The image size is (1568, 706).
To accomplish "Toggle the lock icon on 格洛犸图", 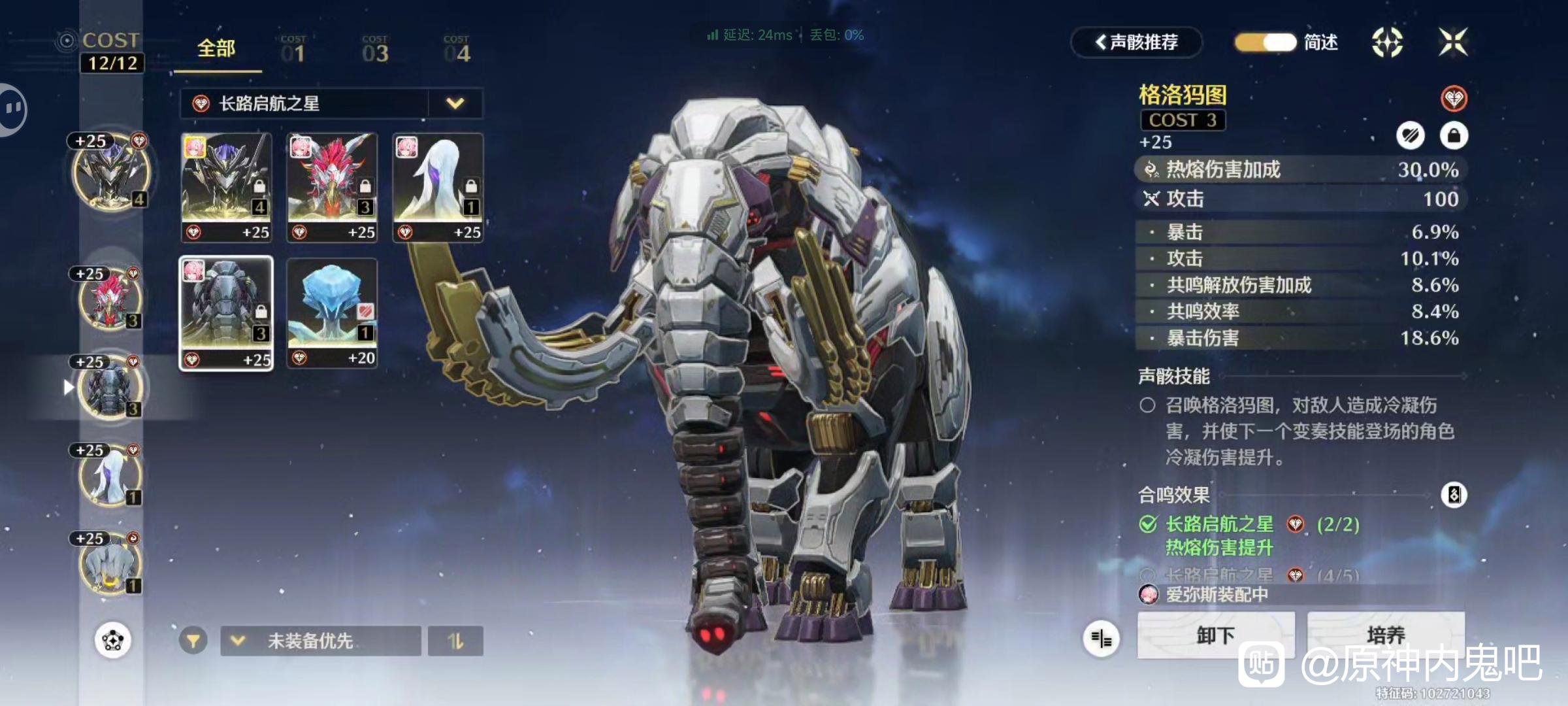I will [1454, 136].
